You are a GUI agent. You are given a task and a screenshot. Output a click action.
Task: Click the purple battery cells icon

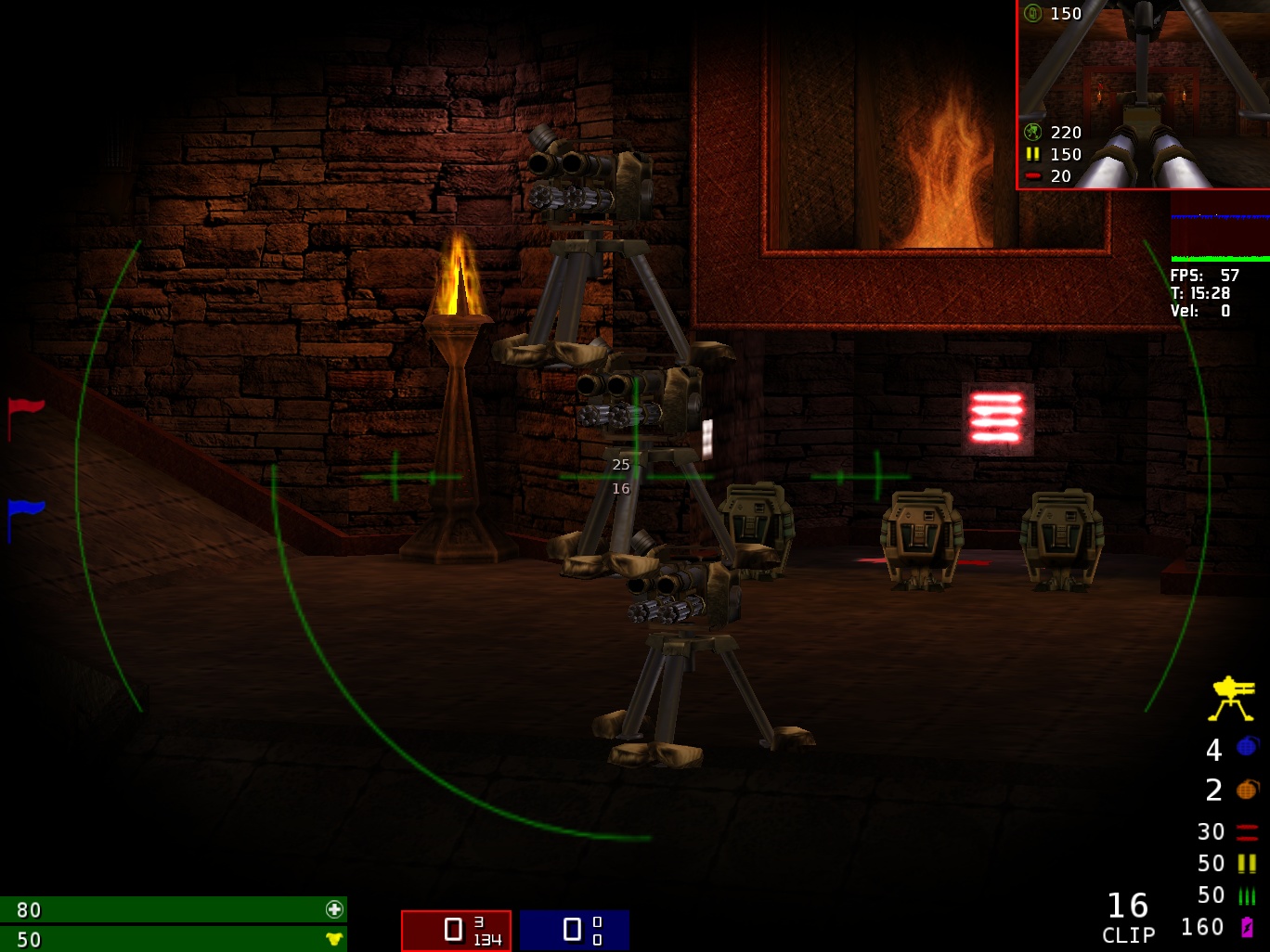pyautogui.click(x=1247, y=927)
